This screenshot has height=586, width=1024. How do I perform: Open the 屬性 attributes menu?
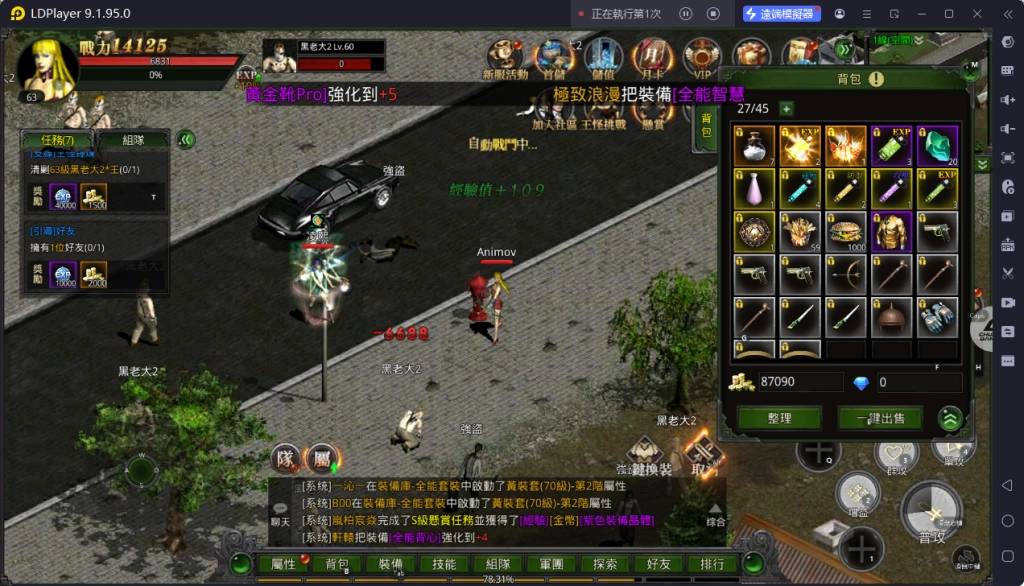284,564
